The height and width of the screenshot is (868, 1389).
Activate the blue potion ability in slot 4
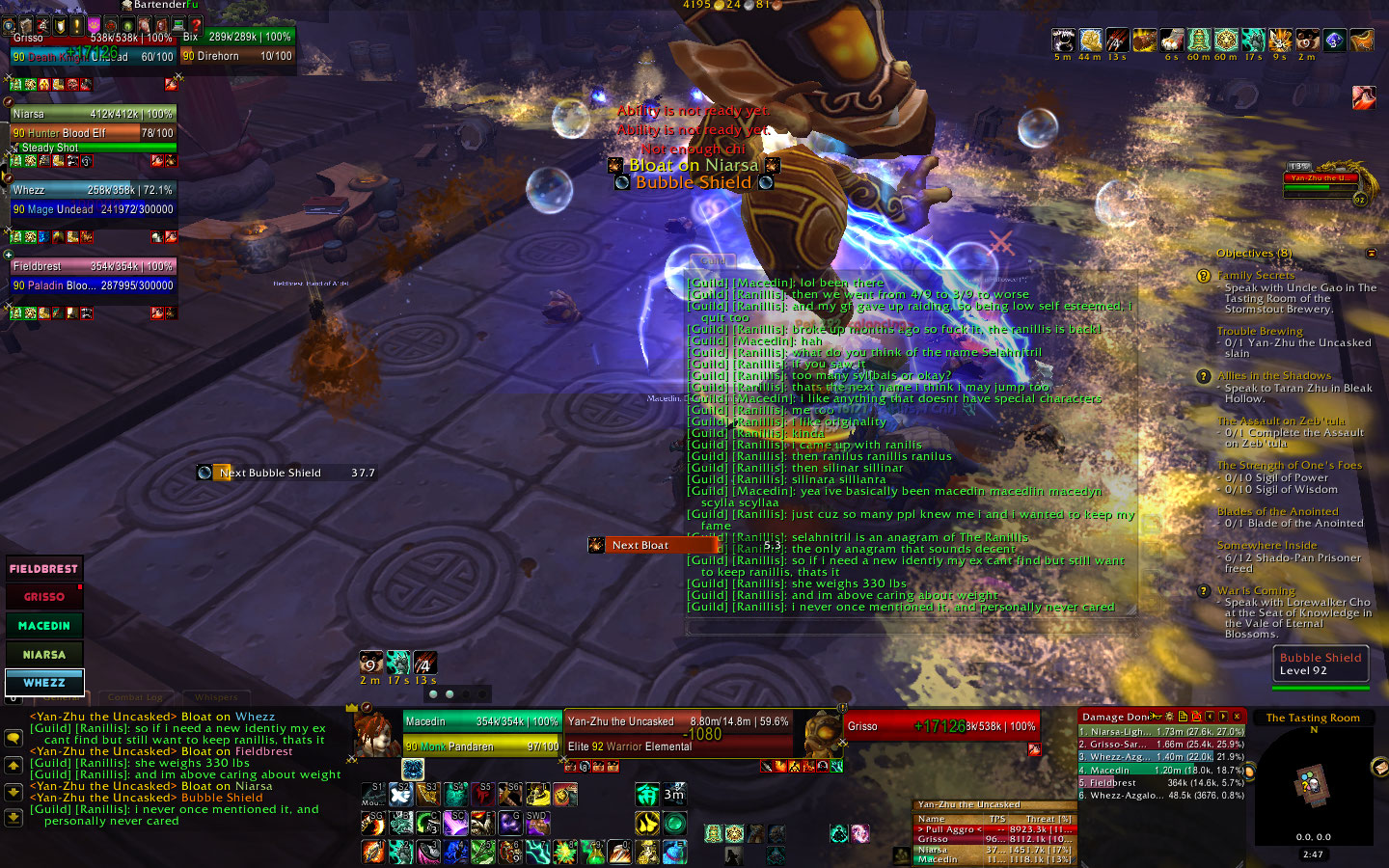[455, 851]
